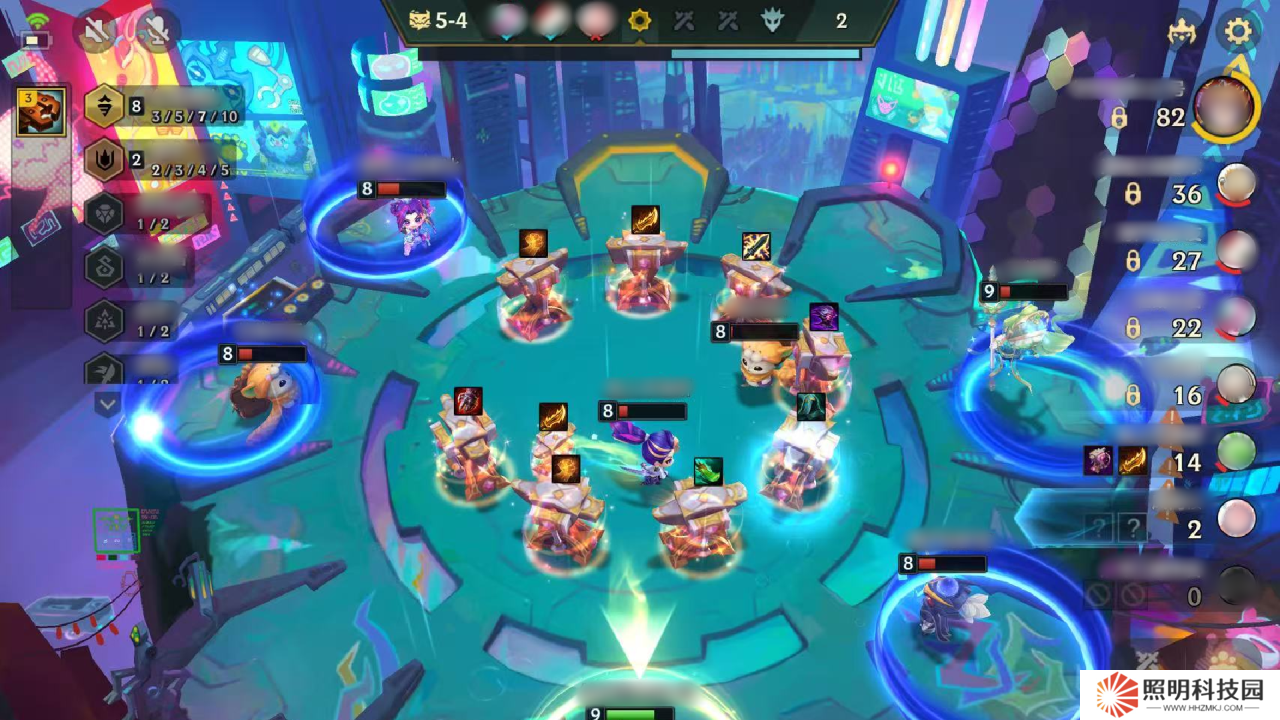View the board of the 2 HP player

[1236, 519]
